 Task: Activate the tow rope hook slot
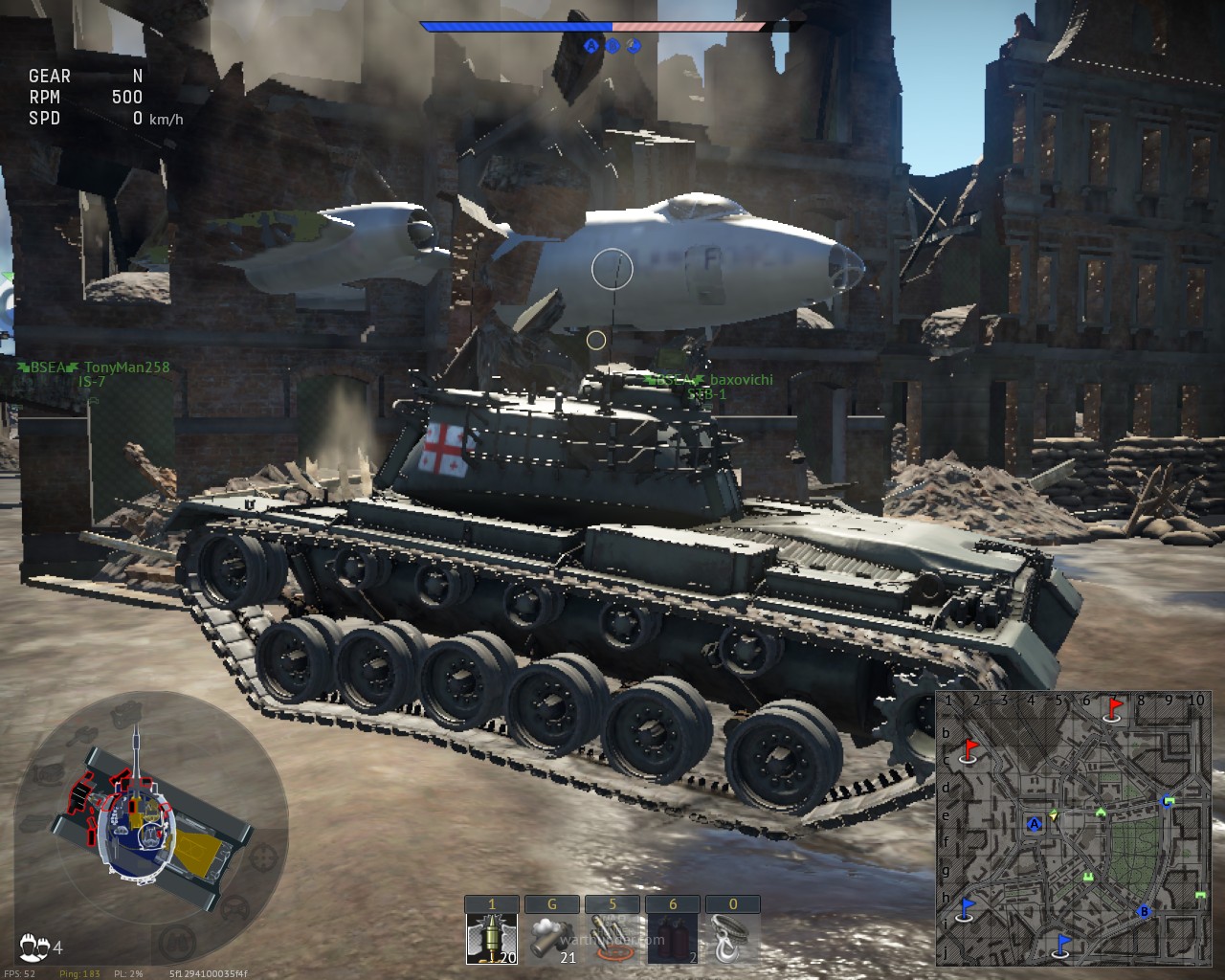(732, 938)
